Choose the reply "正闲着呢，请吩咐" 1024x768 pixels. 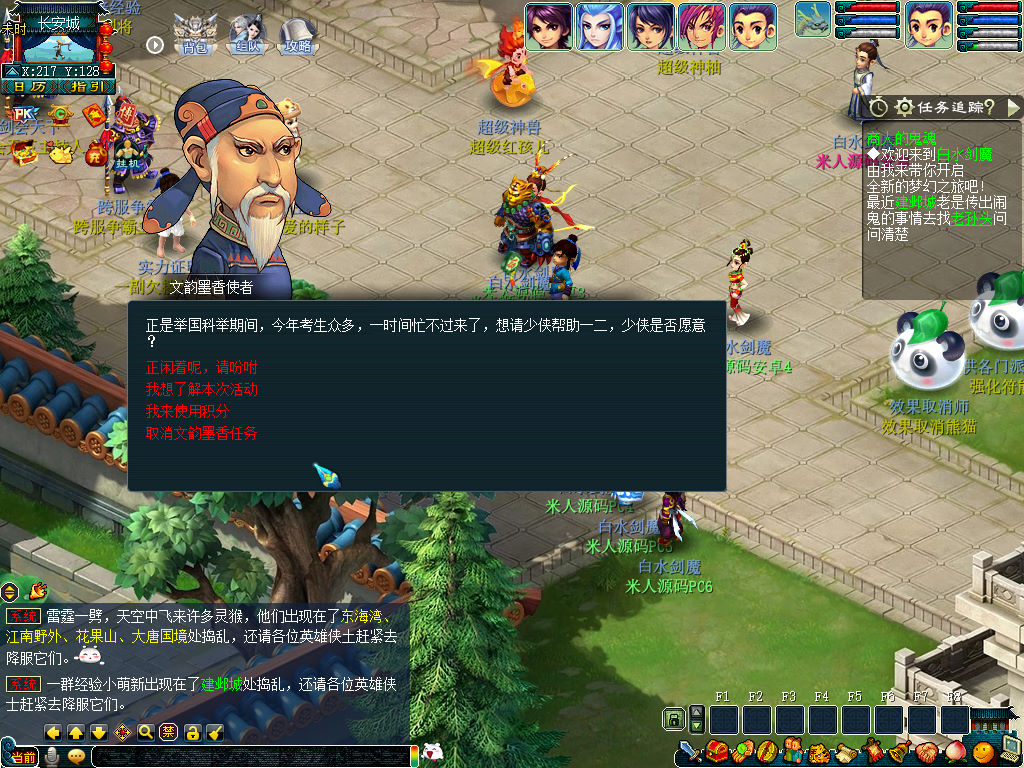click(201, 367)
